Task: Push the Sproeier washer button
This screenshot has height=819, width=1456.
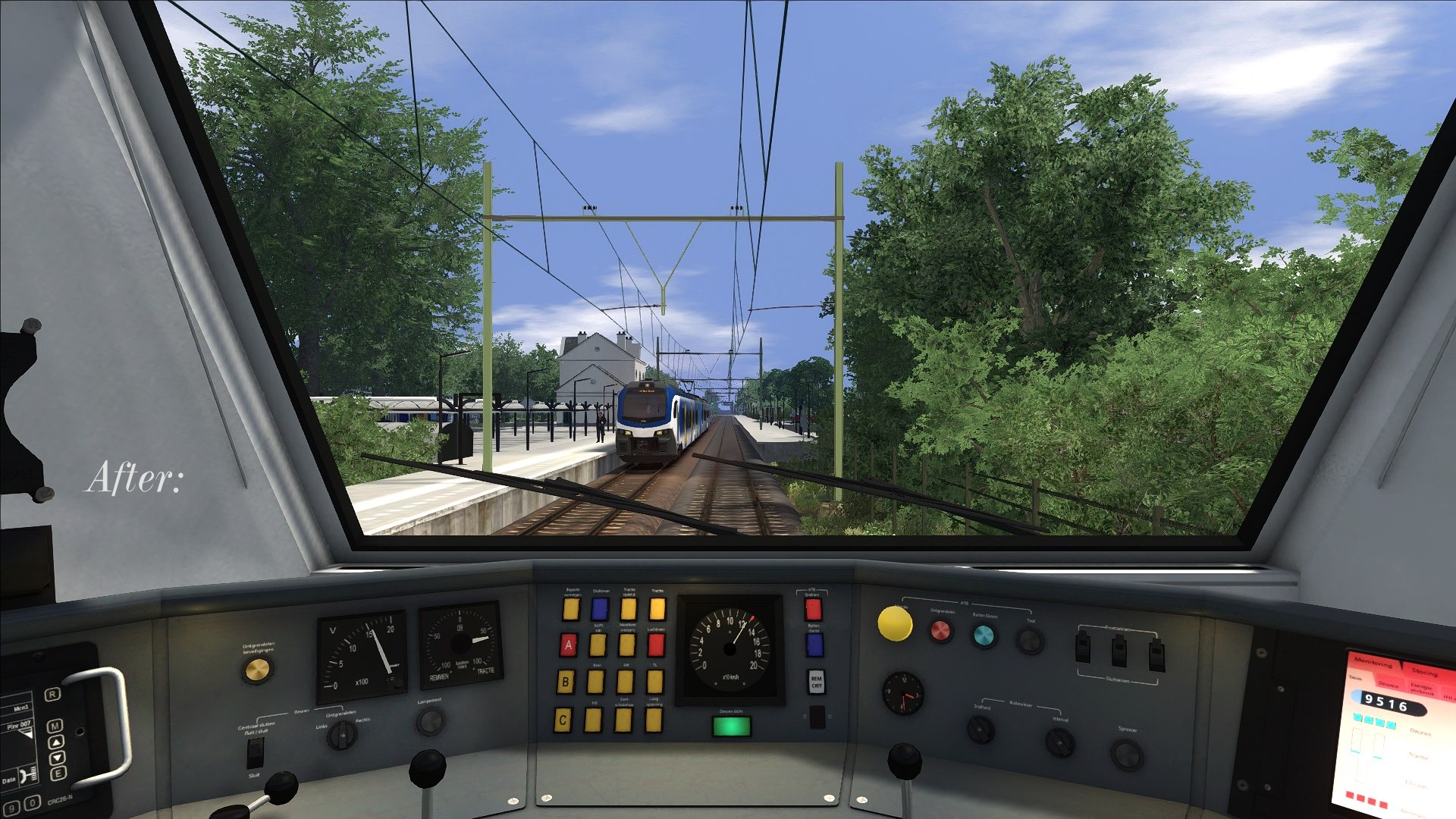Action: (x=1127, y=755)
